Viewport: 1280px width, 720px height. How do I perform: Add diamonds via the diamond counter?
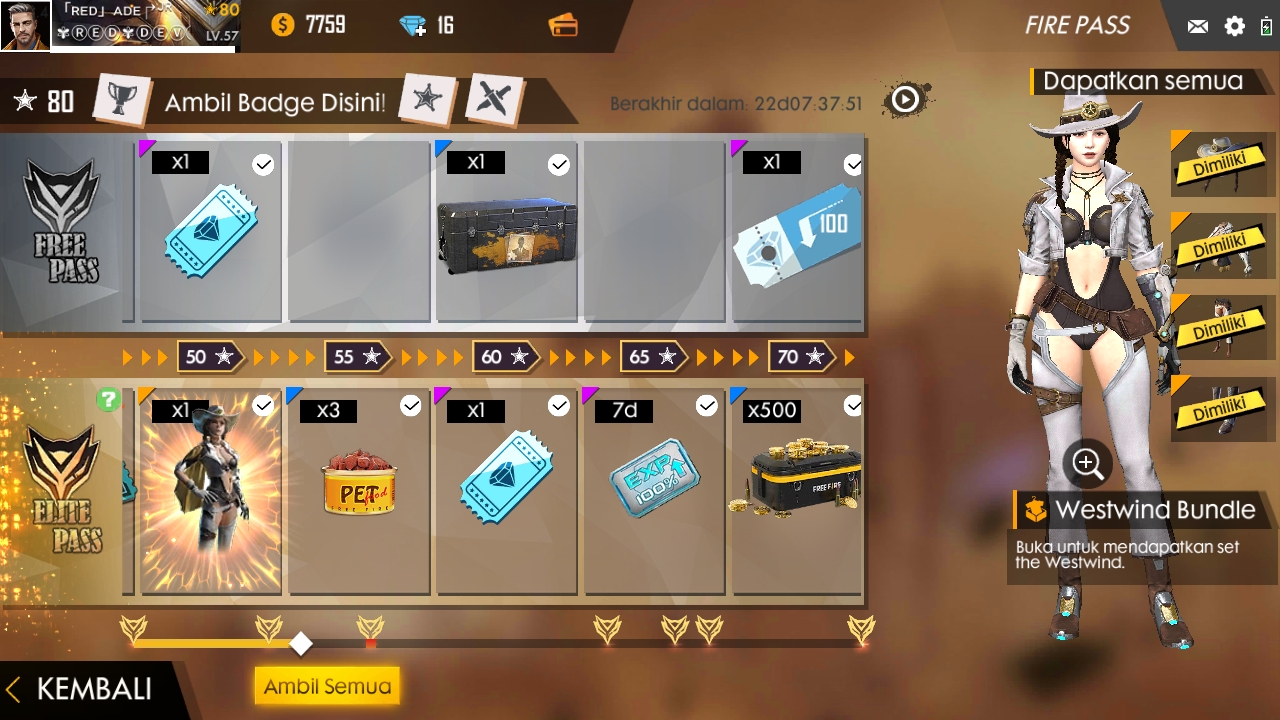click(x=413, y=26)
